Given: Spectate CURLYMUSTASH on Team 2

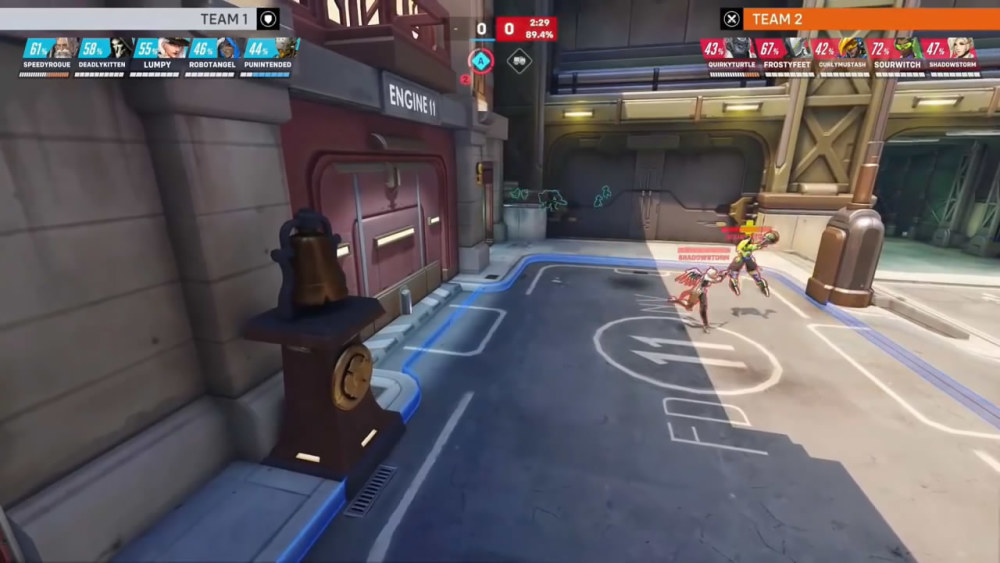Looking at the screenshot, I should [x=852, y=48].
